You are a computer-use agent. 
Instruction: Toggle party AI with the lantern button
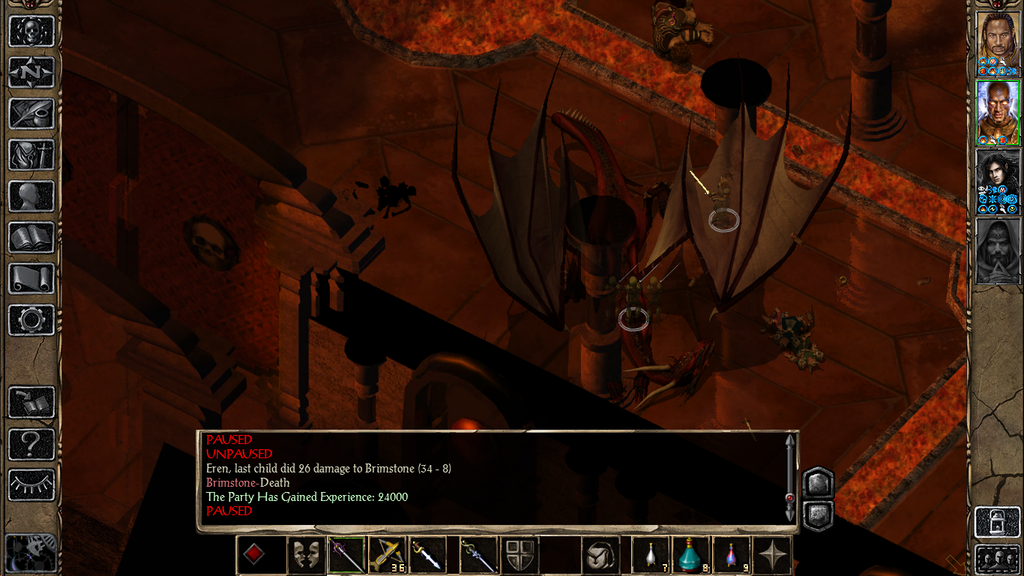pyautogui.click(x=997, y=520)
